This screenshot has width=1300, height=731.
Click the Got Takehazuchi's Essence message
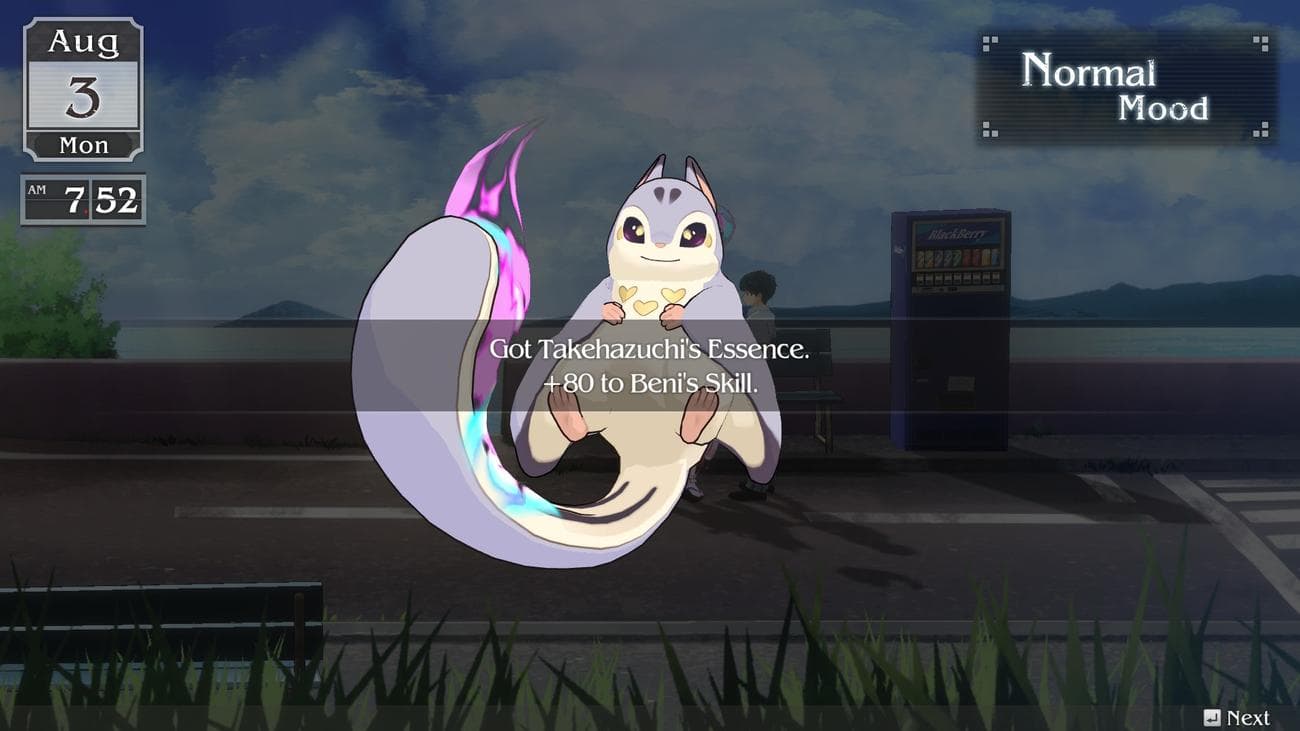(x=650, y=350)
